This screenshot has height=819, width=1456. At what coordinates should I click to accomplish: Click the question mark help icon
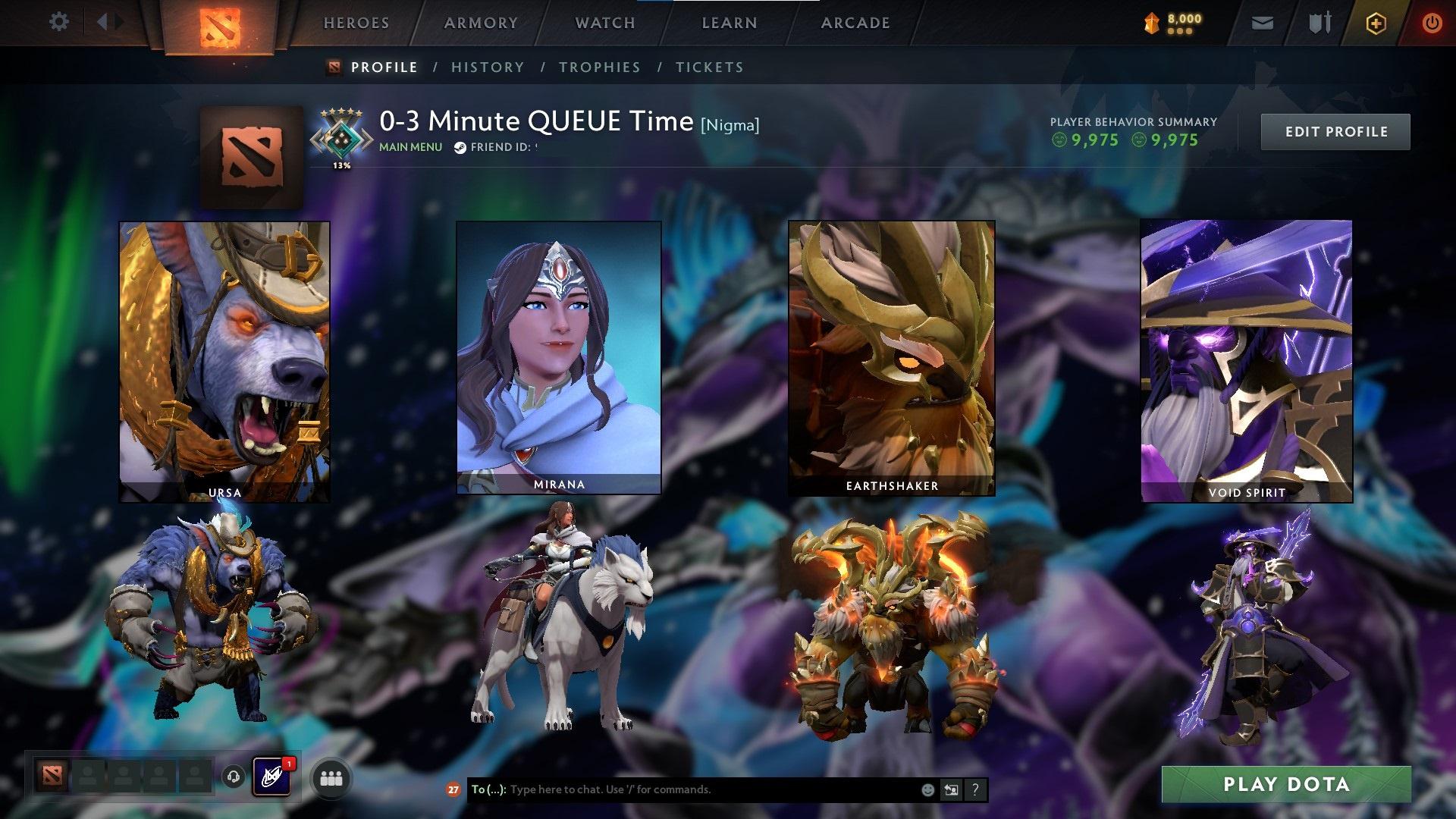pos(974,789)
